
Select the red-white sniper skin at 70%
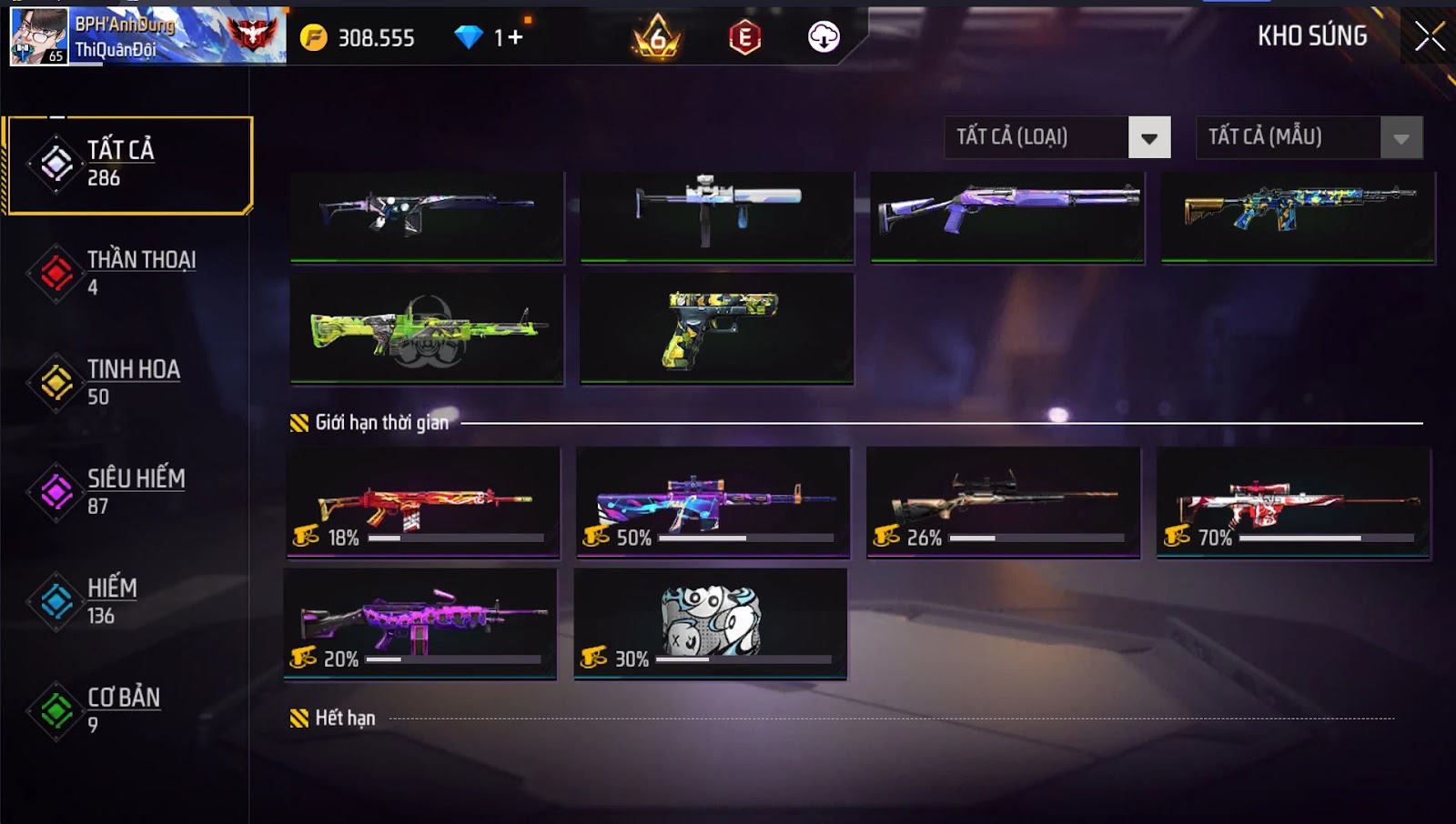1293,502
